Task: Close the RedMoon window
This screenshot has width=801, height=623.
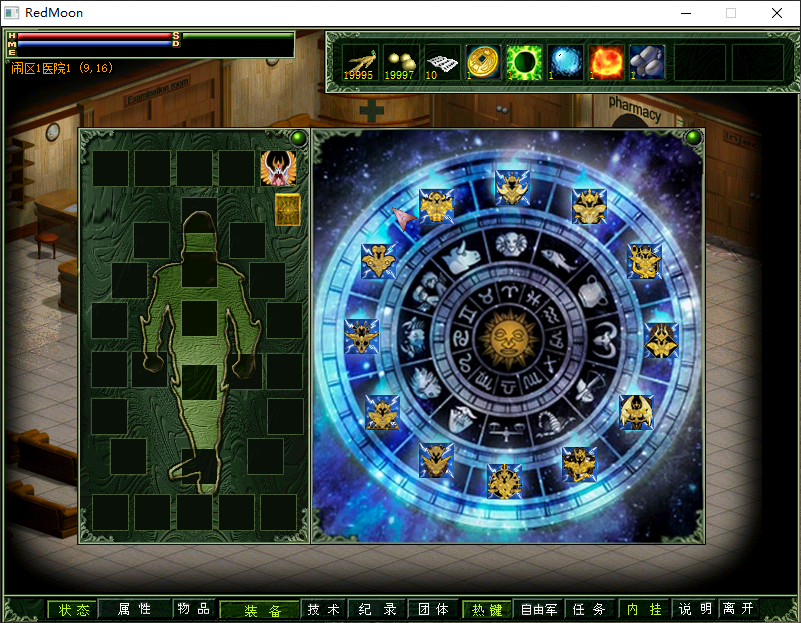Action: click(x=777, y=13)
